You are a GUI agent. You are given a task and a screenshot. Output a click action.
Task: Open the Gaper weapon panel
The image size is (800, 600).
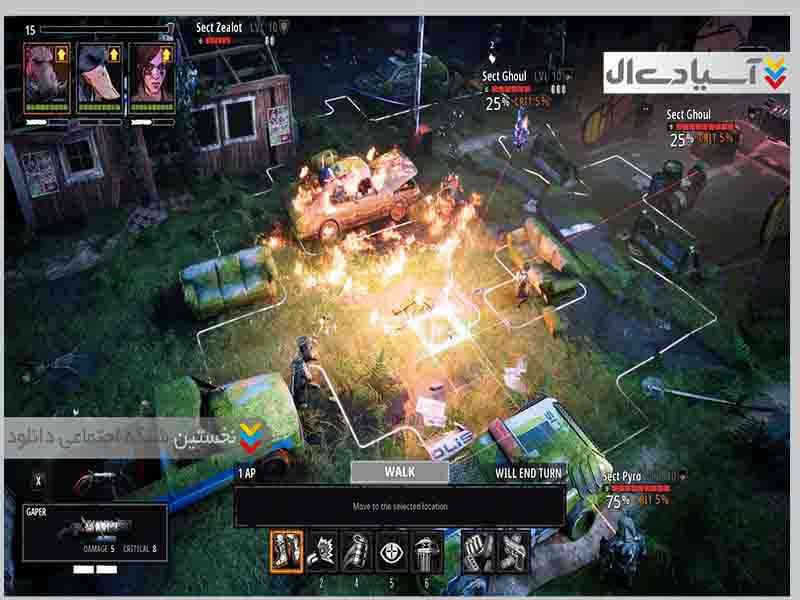95,532
